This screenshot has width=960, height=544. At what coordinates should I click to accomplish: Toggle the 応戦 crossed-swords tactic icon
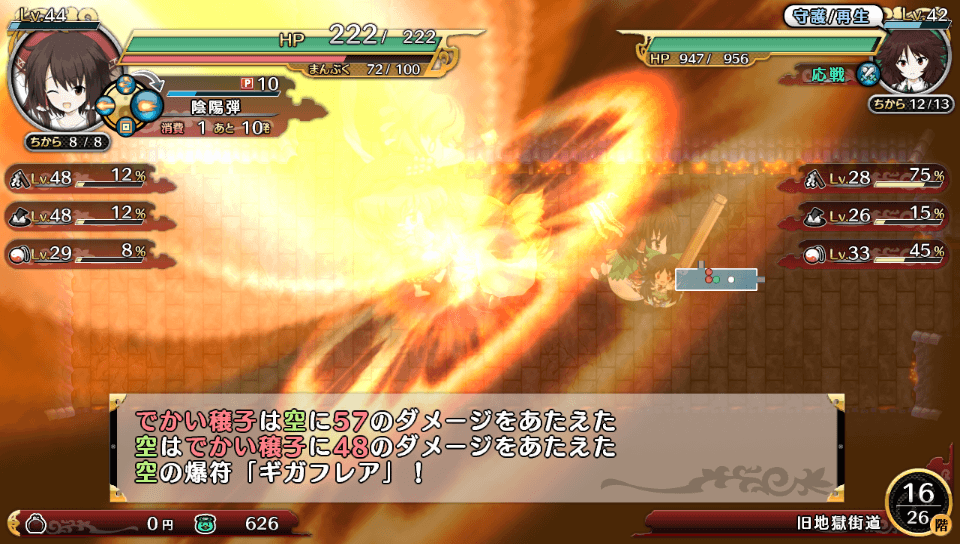(x=867, y=74)
